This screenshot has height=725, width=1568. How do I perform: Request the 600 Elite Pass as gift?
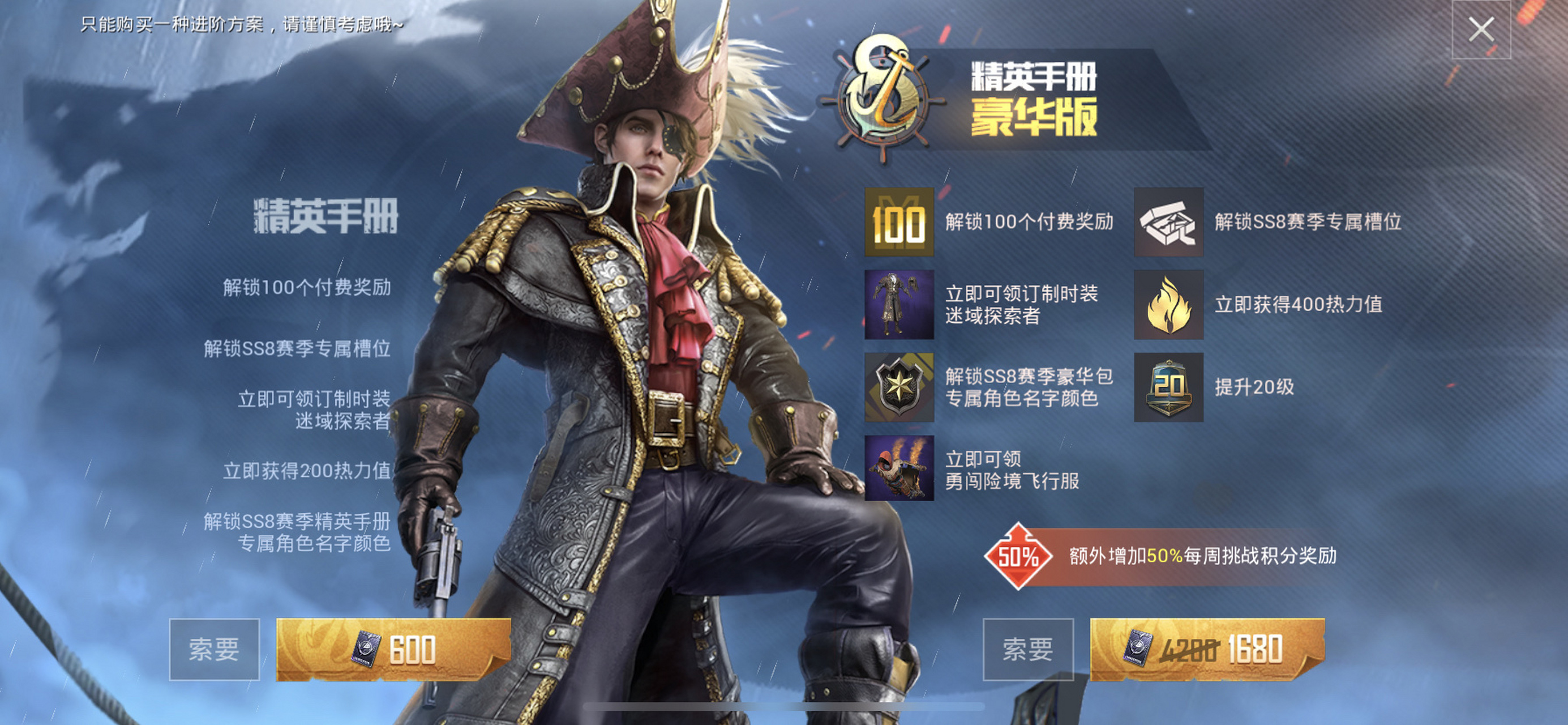pyautogui.click(x=215, y=650)
